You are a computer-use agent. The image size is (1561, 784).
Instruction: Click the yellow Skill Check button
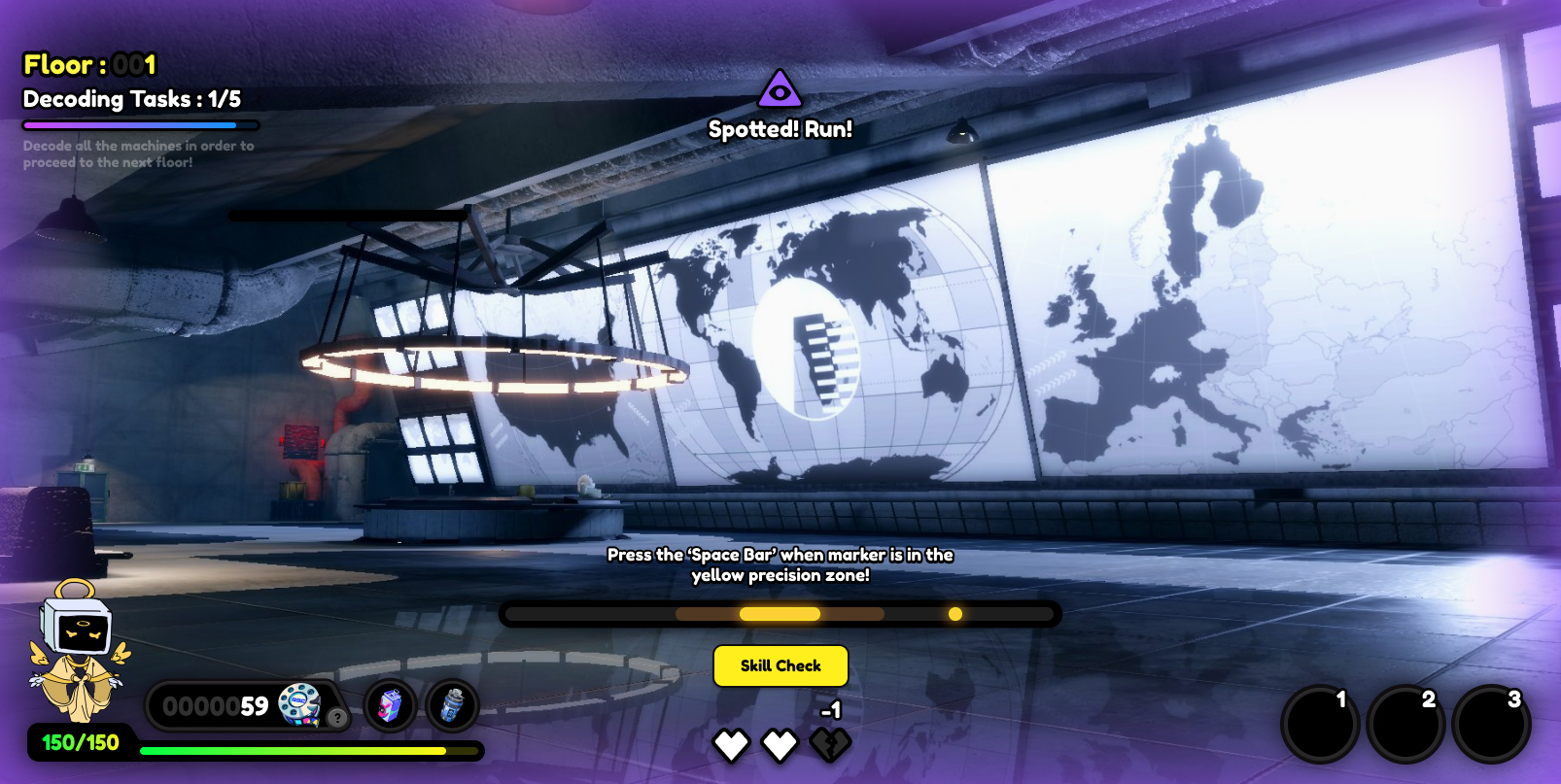pyautogui.click(x=780, y=665)
